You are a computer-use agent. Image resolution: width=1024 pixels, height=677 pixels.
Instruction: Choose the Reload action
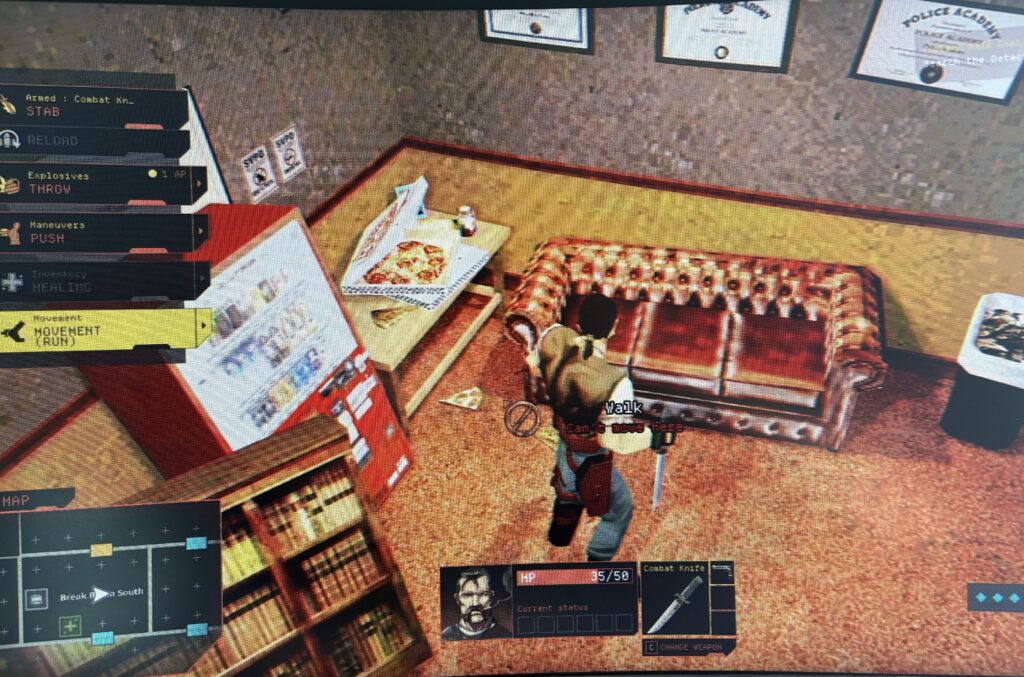[x=90, y=141]
